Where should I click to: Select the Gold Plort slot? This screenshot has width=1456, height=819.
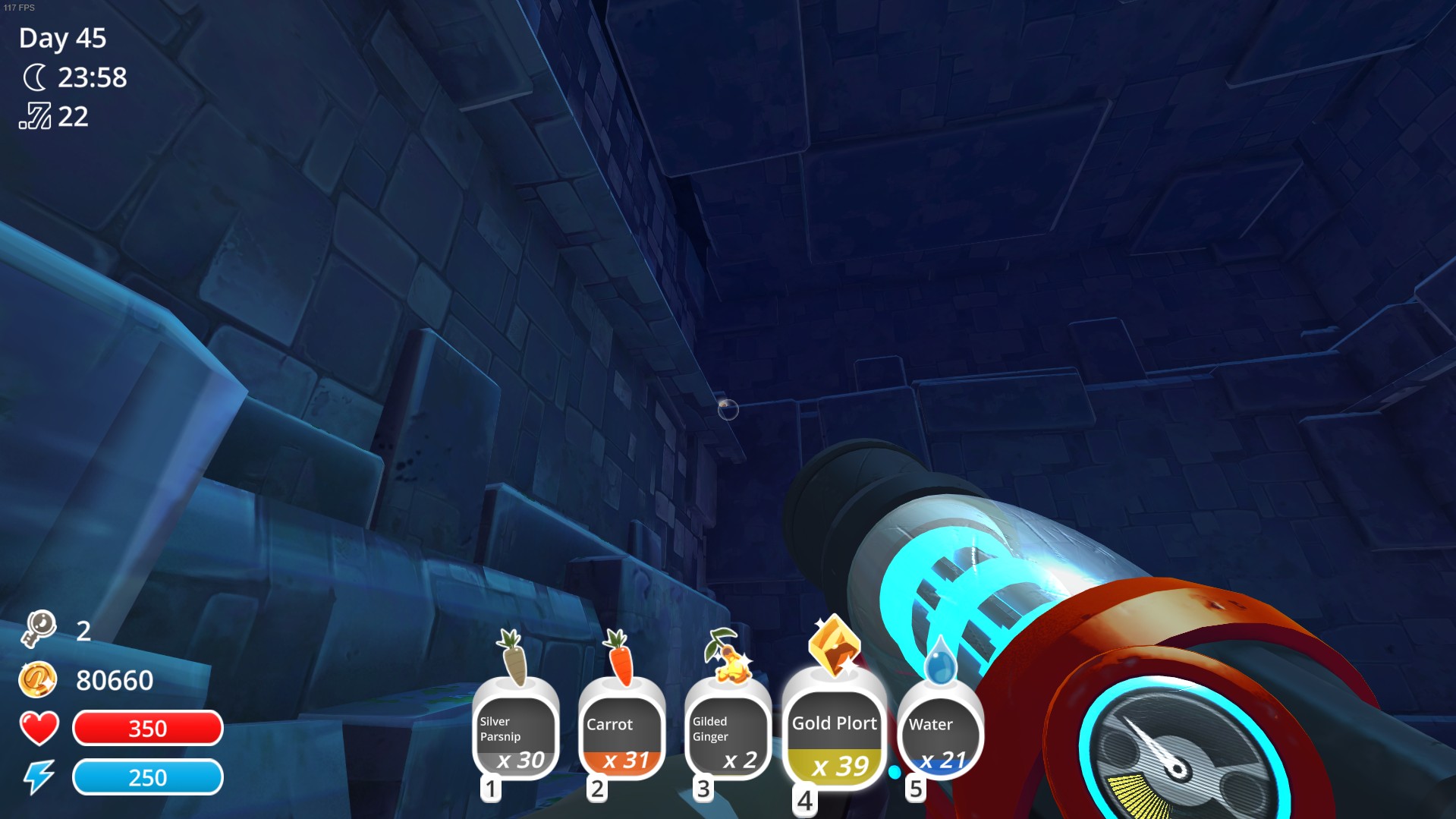(x=834, y=736)
